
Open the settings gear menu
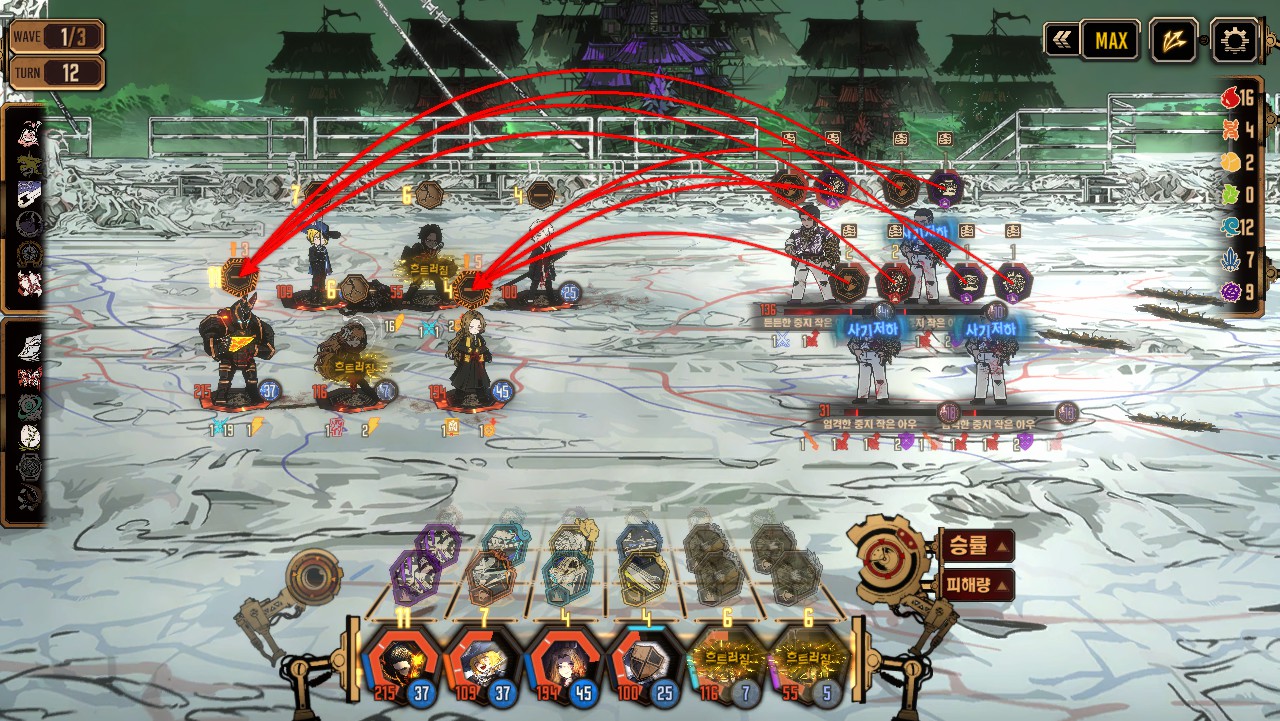point(1235,41)
